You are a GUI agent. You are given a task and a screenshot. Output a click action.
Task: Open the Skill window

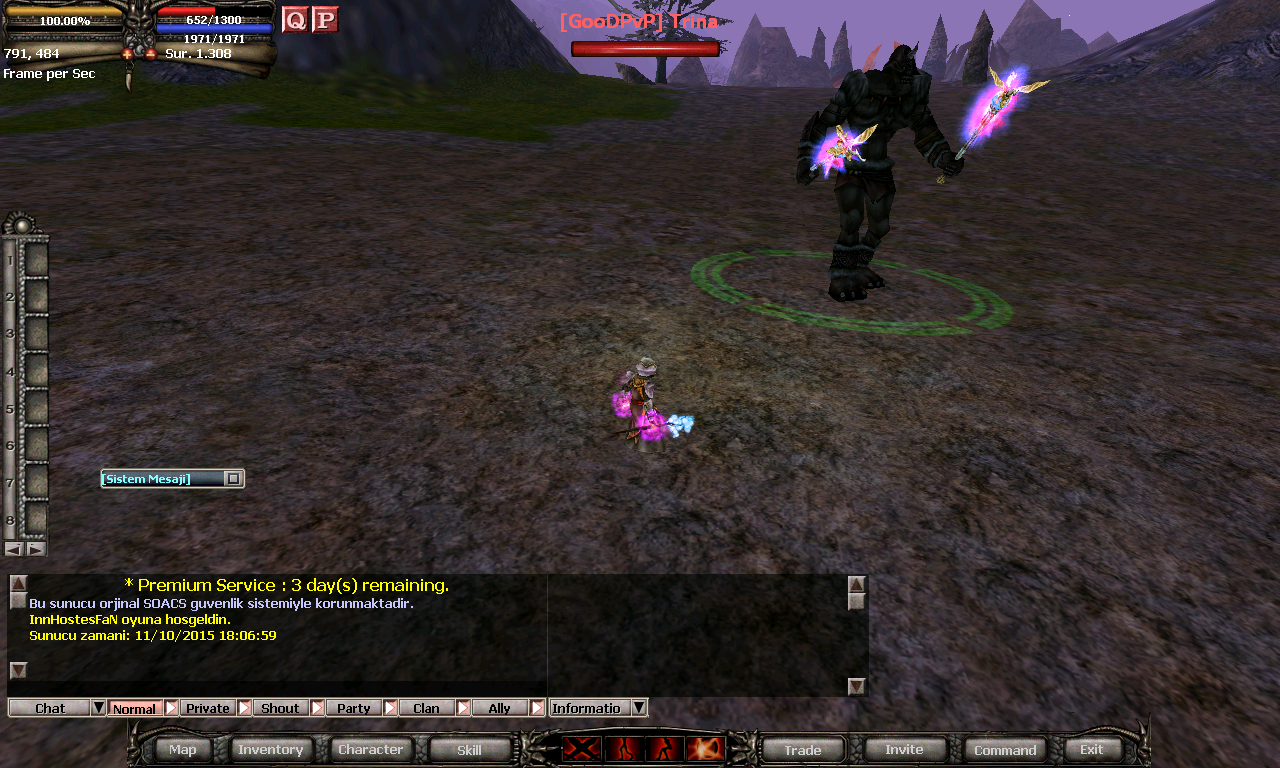coord(469,749)
